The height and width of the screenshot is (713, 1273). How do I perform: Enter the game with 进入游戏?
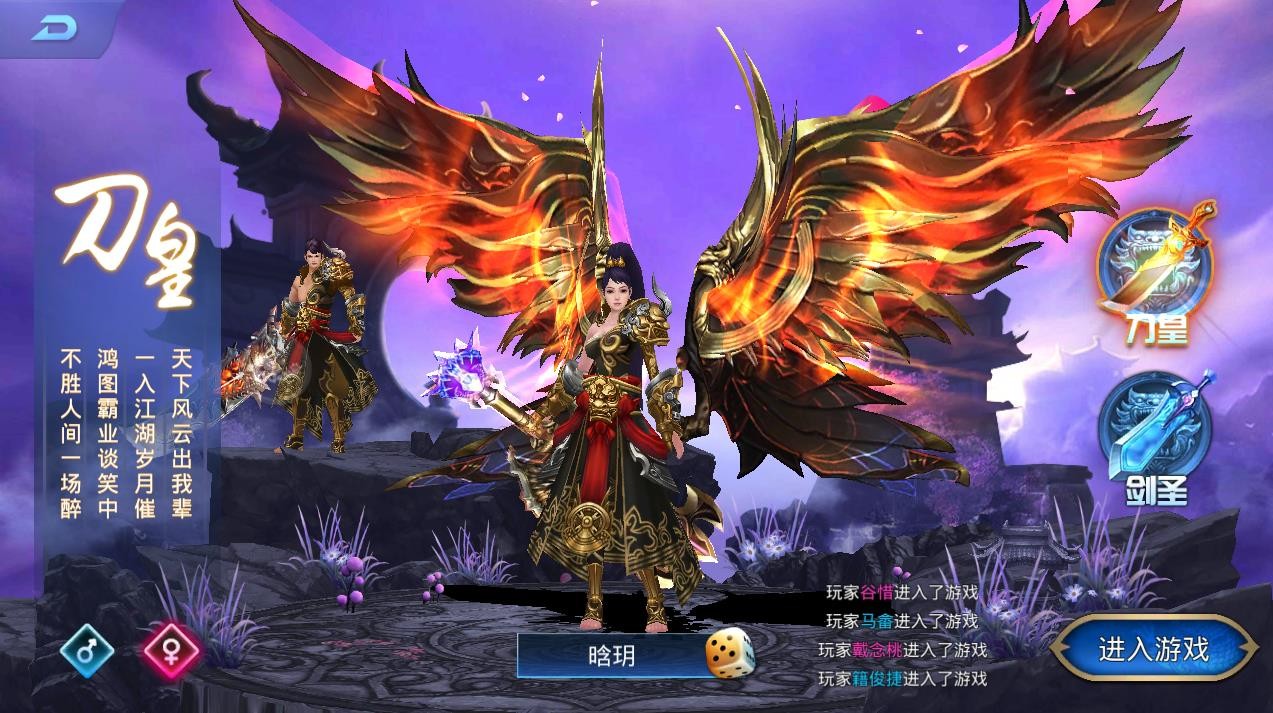pos(1153,651)
